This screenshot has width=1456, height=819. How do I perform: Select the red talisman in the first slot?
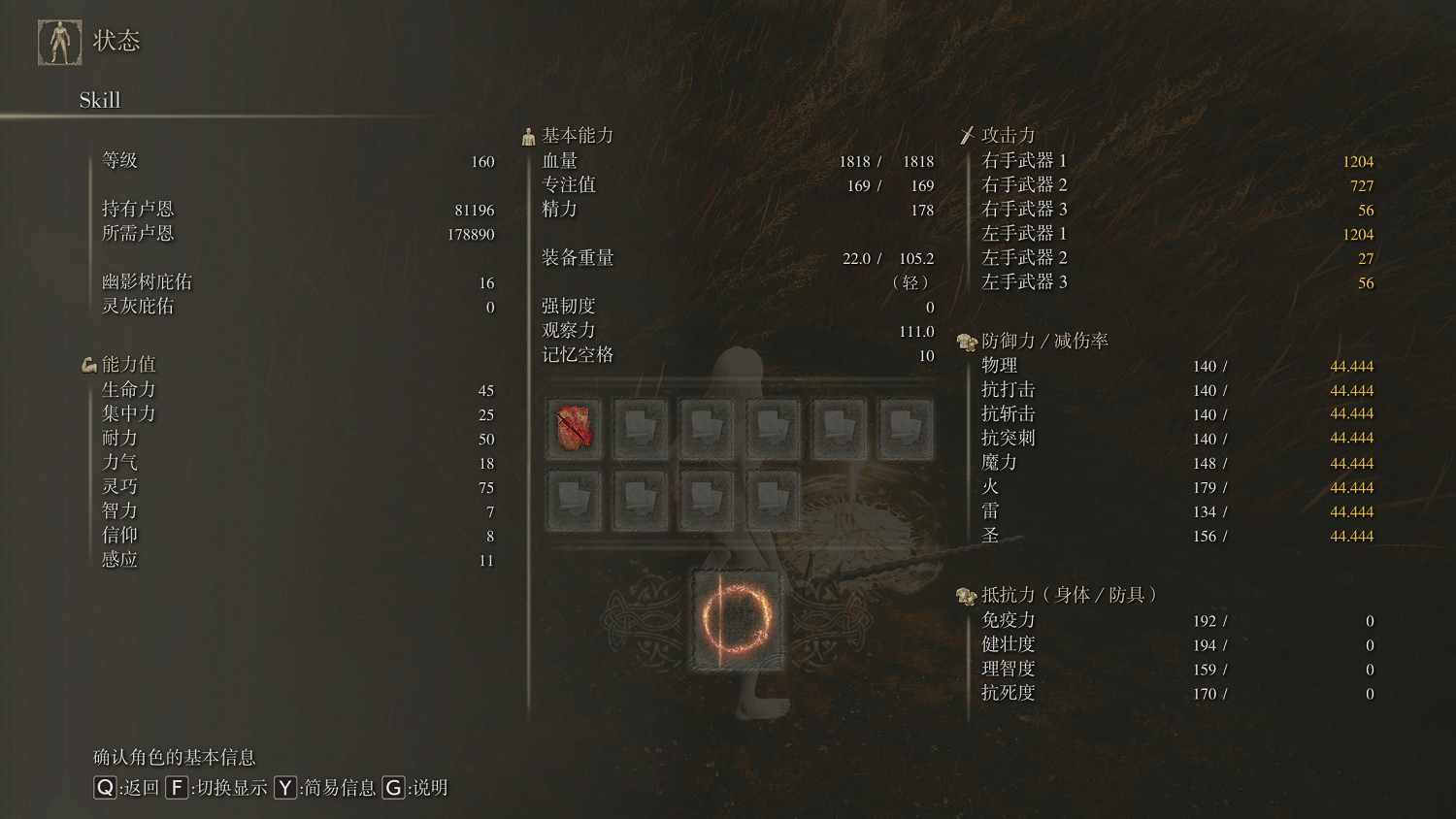pos(574,427)
